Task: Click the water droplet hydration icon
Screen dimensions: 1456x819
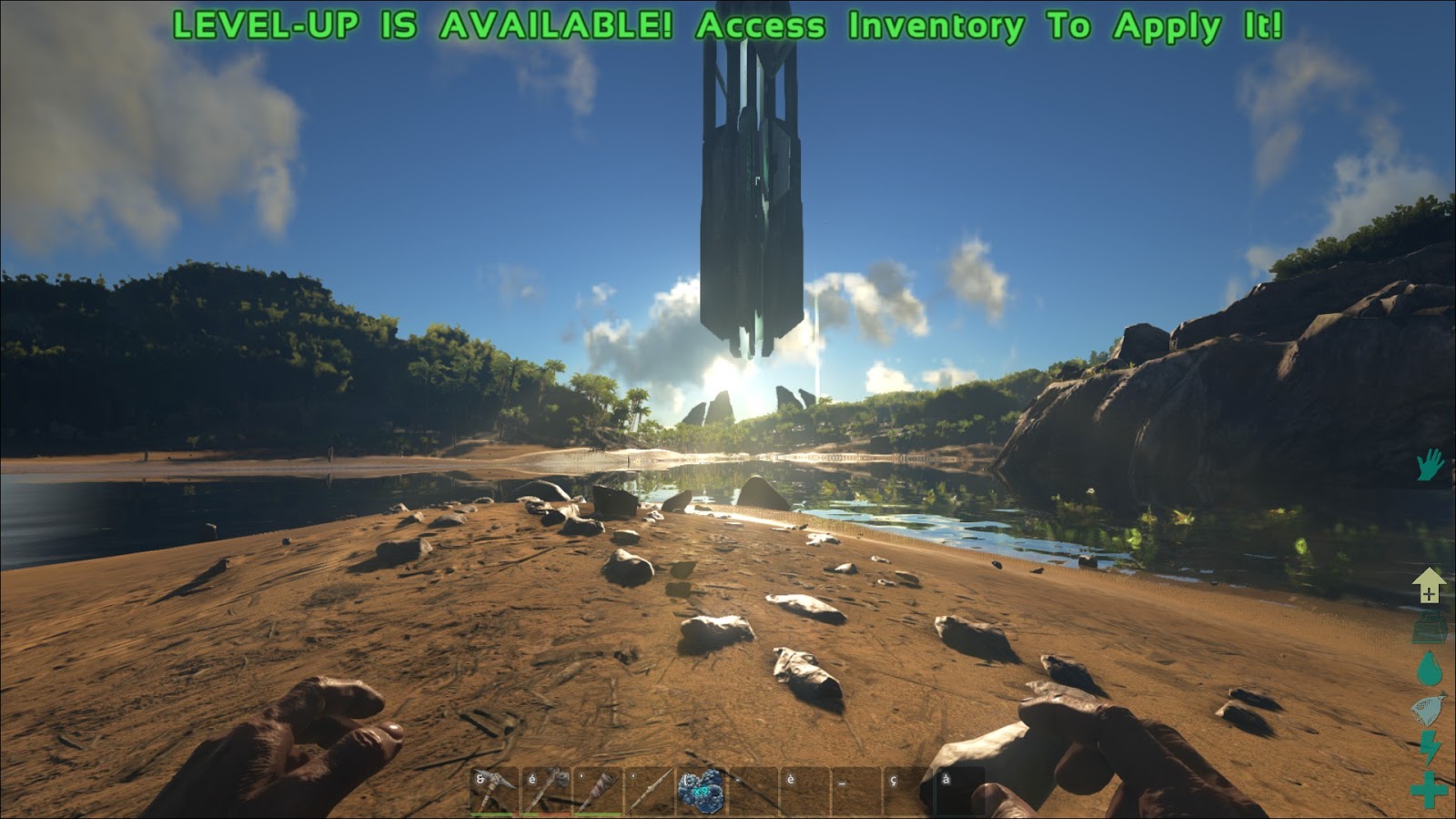Action: pyautogui.click(x=1430, y=668)
